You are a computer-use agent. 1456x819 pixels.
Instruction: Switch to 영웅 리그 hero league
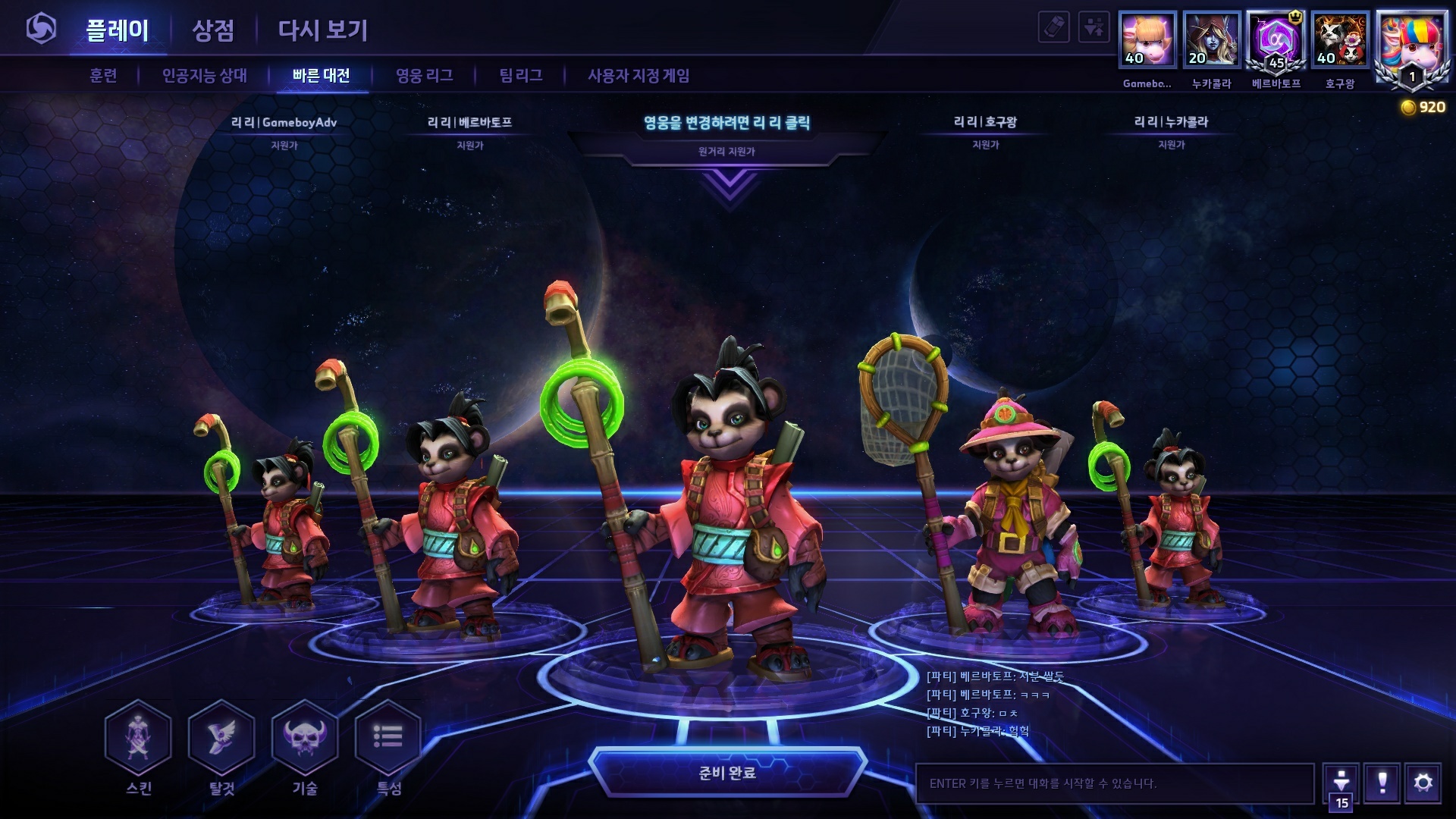(425, 76)
